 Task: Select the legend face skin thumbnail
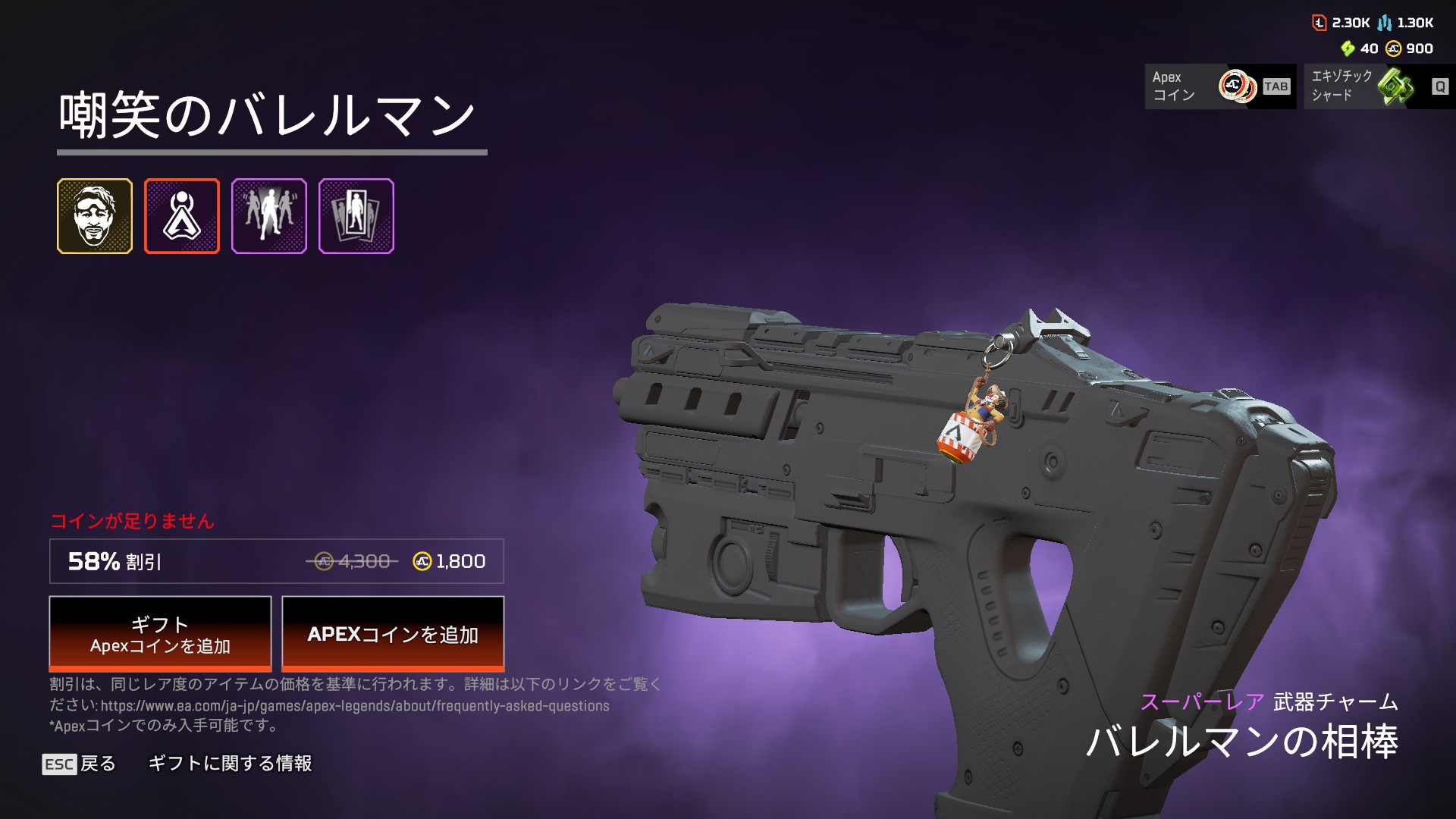pyautogui.click(x=95, y=216)
